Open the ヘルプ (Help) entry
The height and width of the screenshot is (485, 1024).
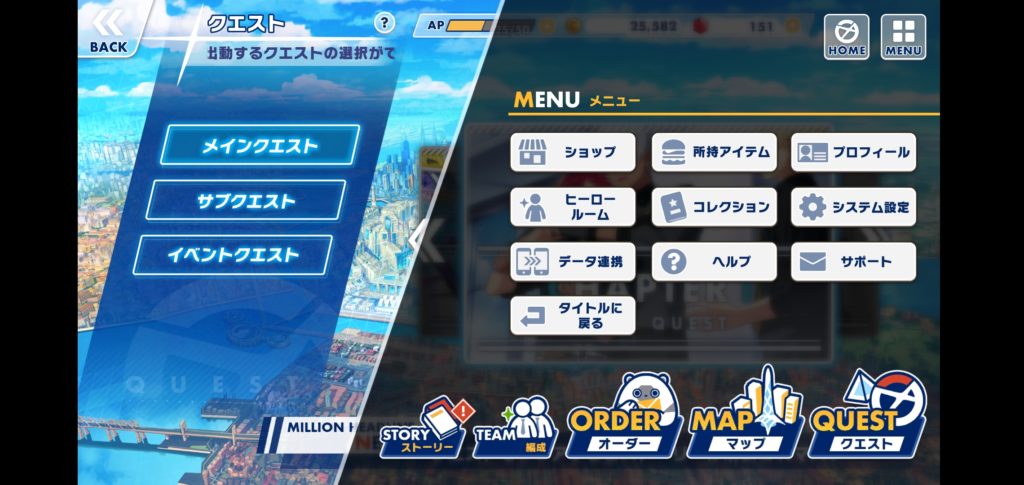[714, 261]
